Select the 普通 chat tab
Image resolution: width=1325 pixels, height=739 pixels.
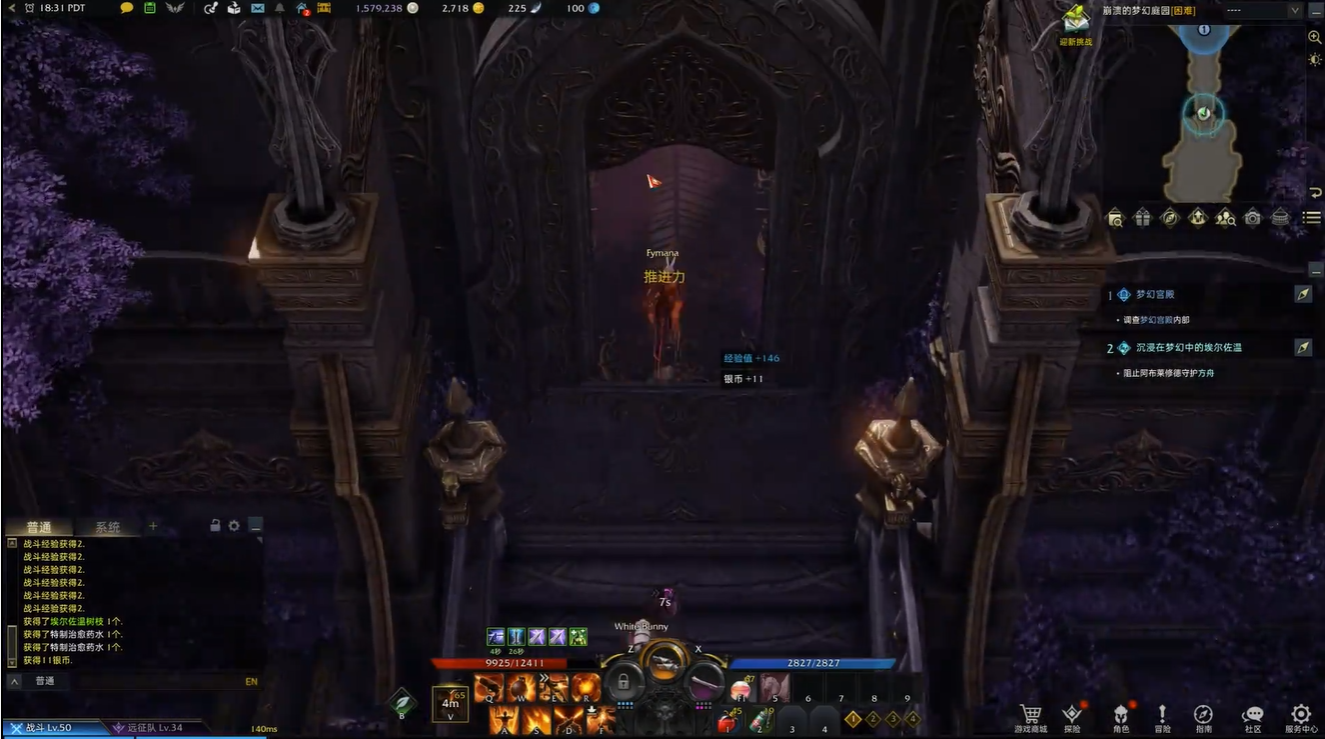pyautogui.click(x=39, y=527)
